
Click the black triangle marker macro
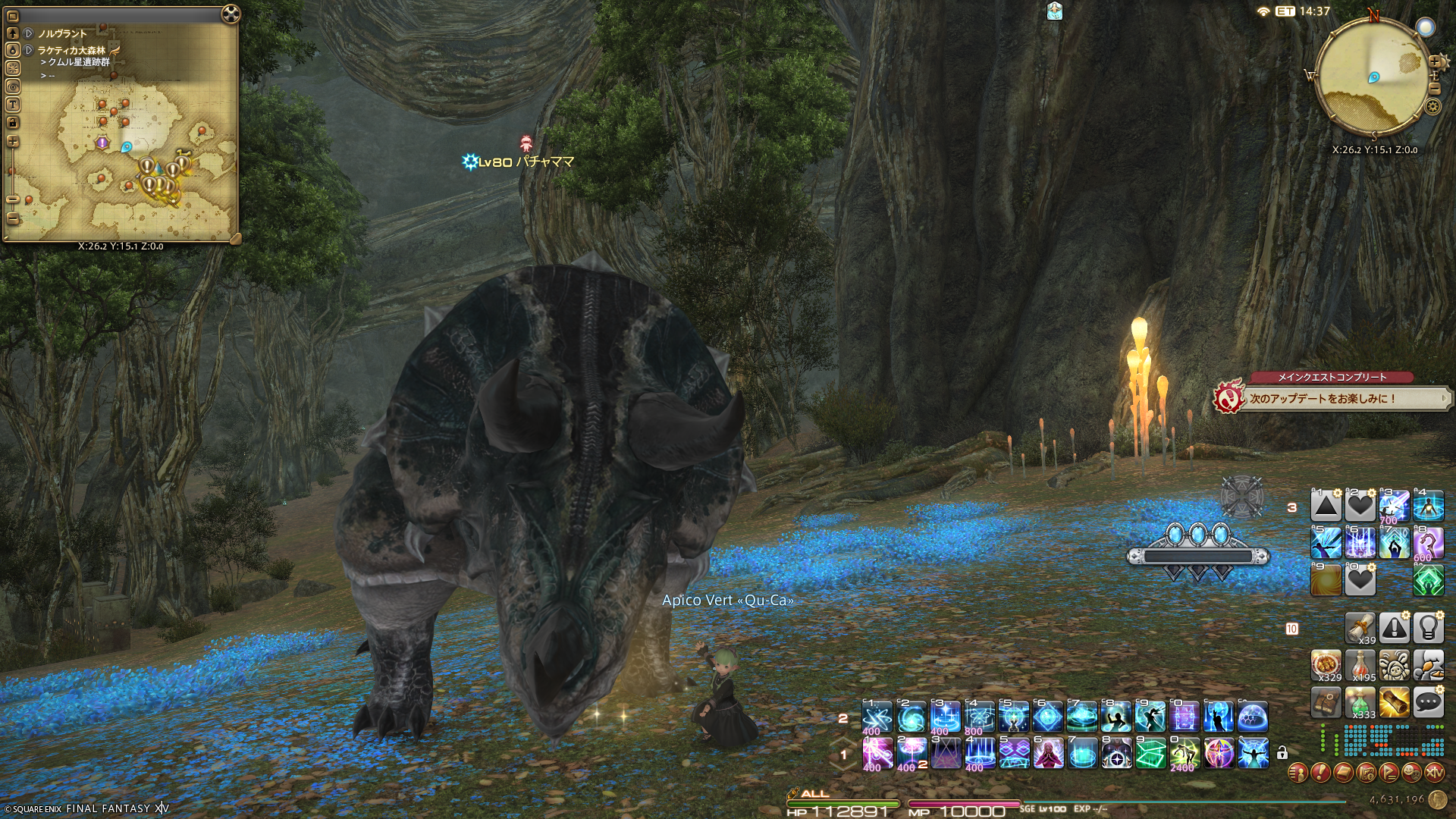click(1326, 506)
